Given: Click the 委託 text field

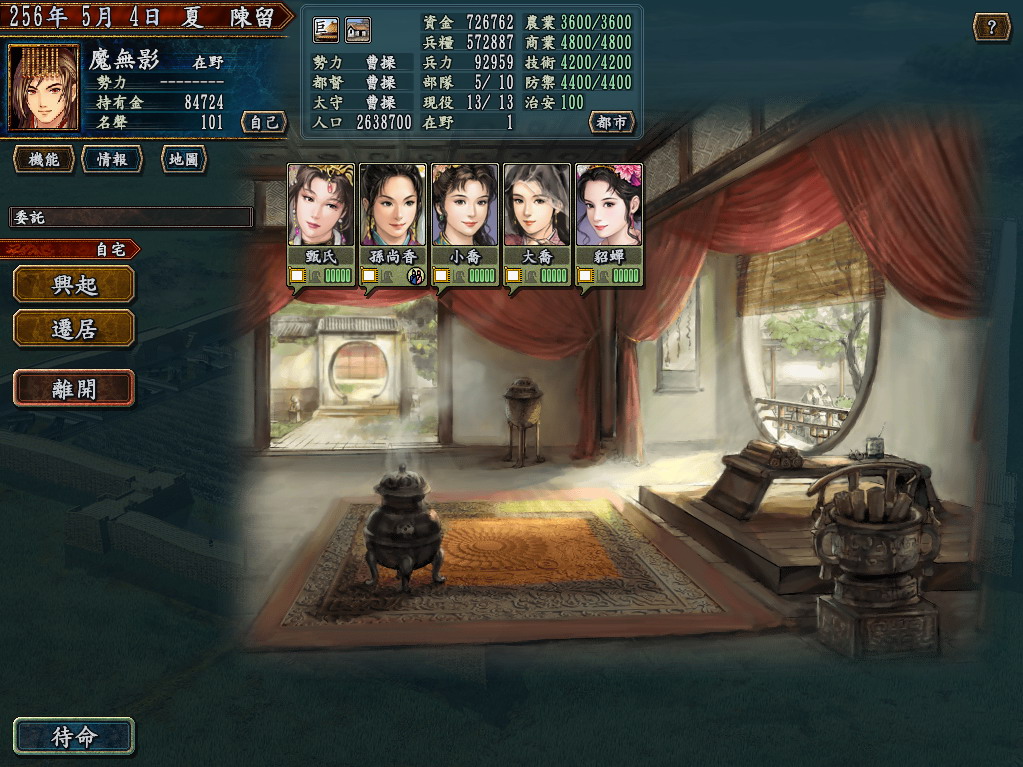Looking at the screenshot, I should coord(131,217).
